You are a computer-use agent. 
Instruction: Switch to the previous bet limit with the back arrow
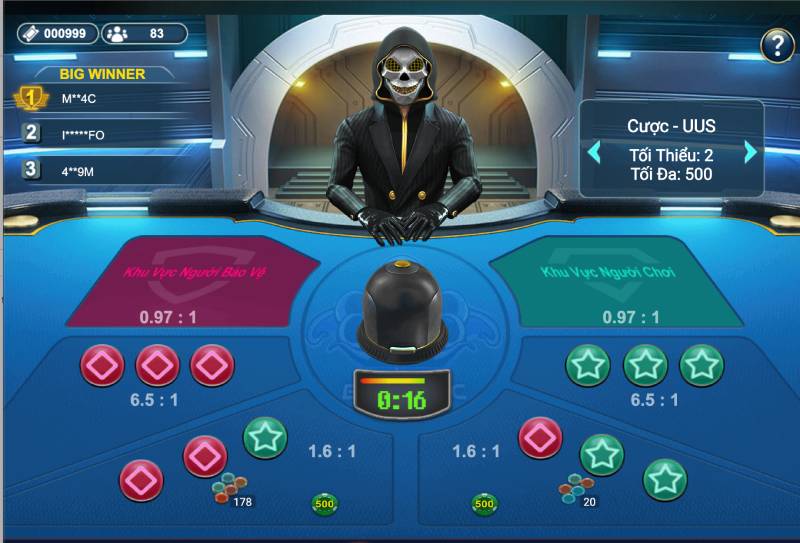click(594, 153)
